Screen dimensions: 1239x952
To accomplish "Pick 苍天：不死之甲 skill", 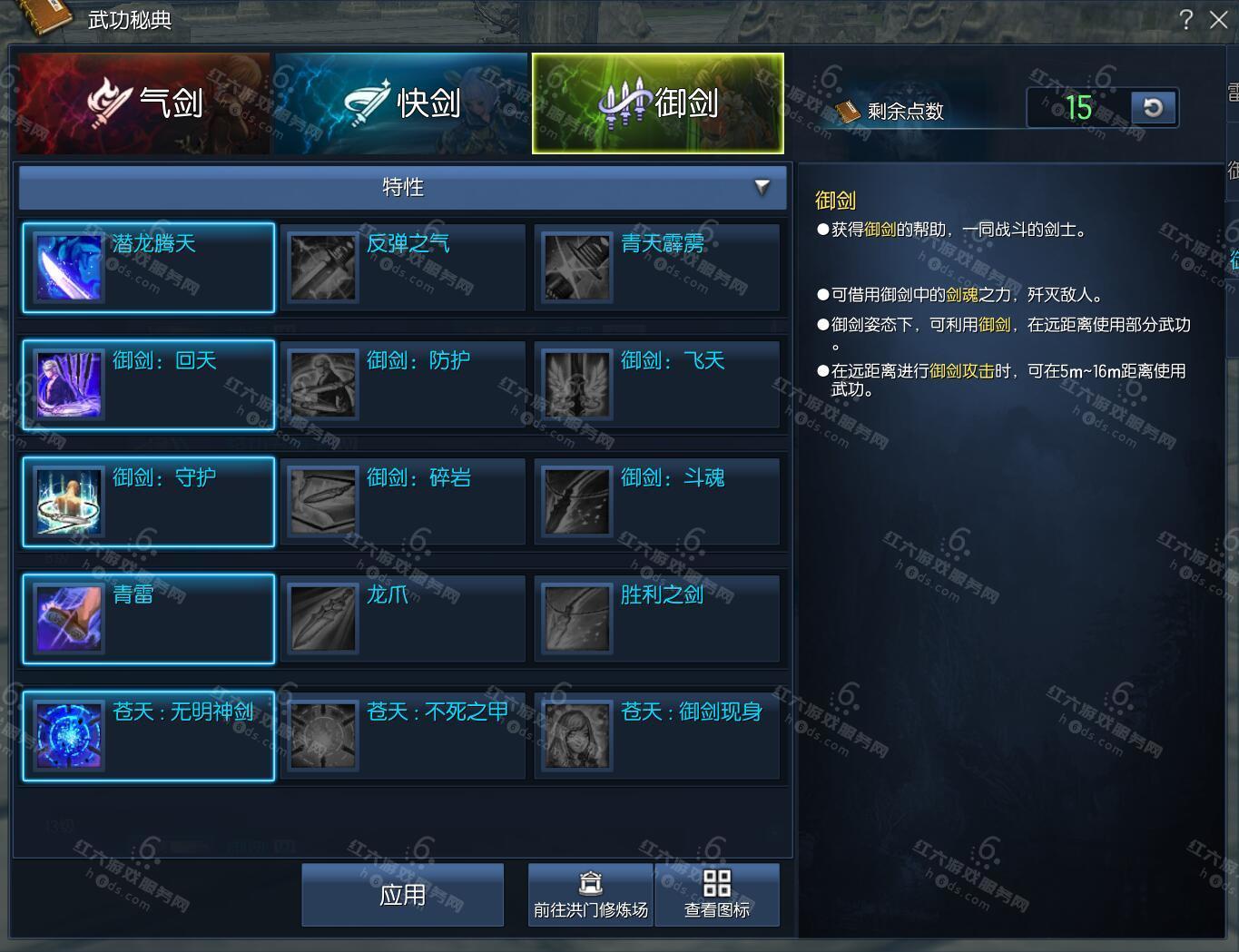I will (x=403, y=736).
